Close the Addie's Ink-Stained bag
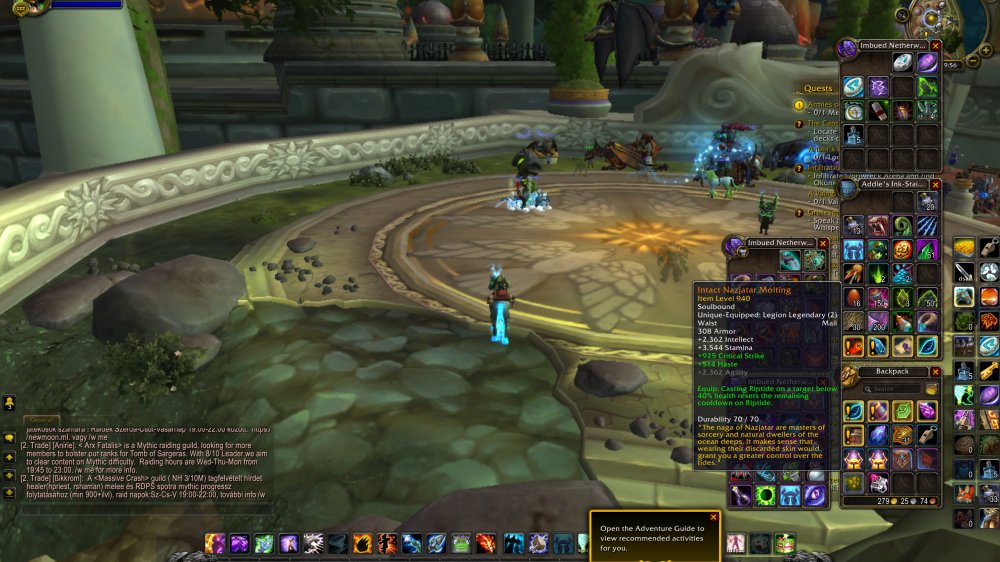Viewport: 1000px width, 562px height. [x=935, y=185]
